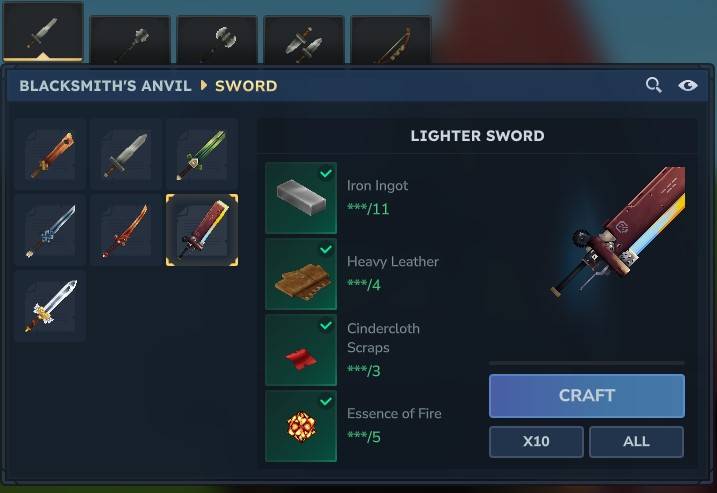Switch to the sword category tab
The height and width of the screenshot is (493, 717).
tap(42, 35)
